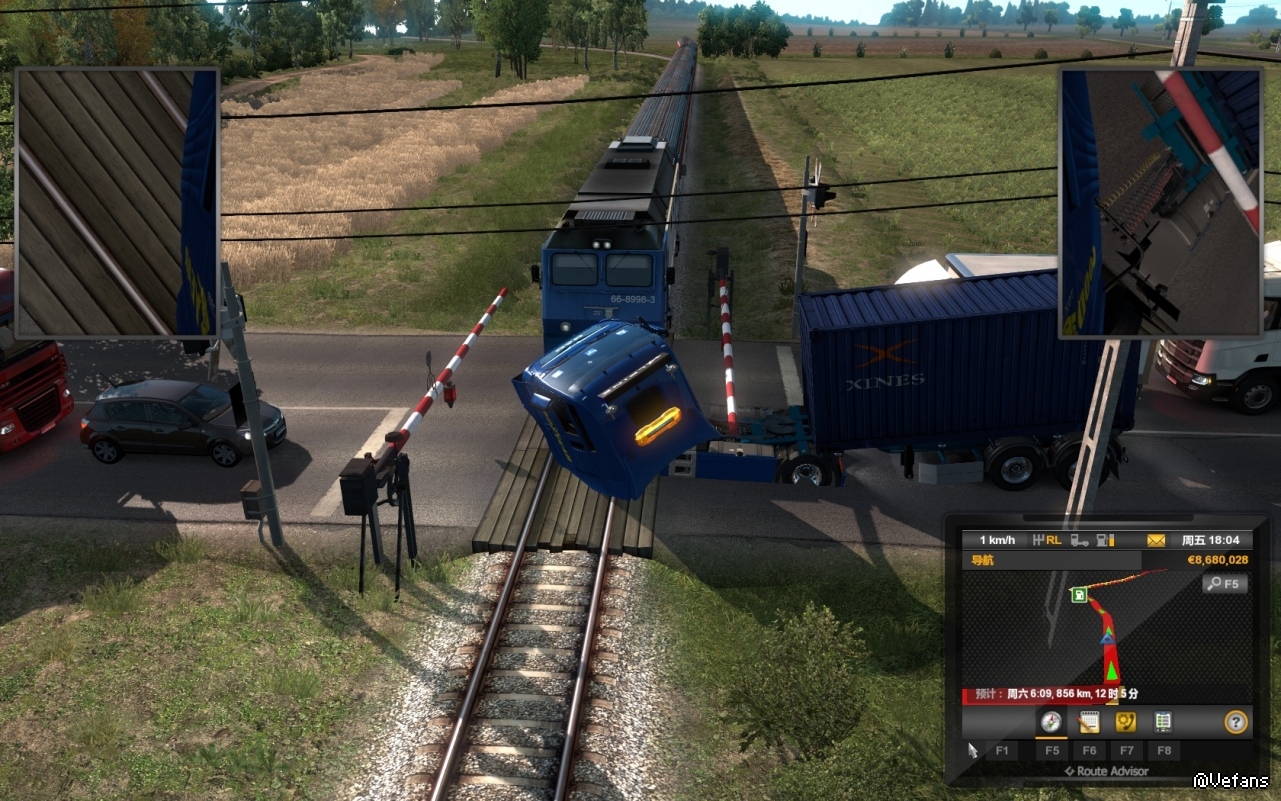Open the yellow mail envelope icon
The height and width of the screenshot is (801, 1281).
click(x=1156, y=540)
